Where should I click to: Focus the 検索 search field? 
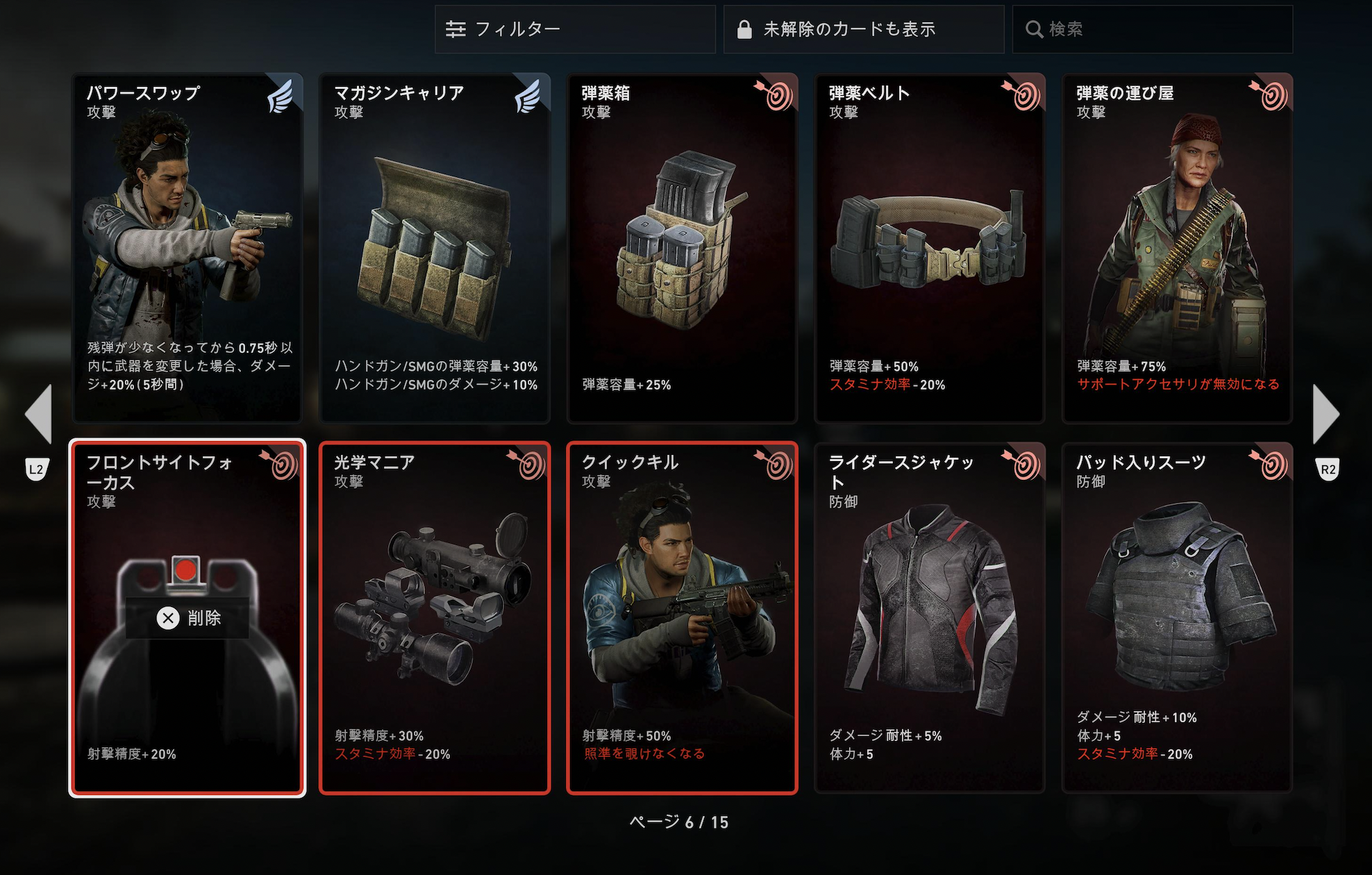tap(1152, 29)
